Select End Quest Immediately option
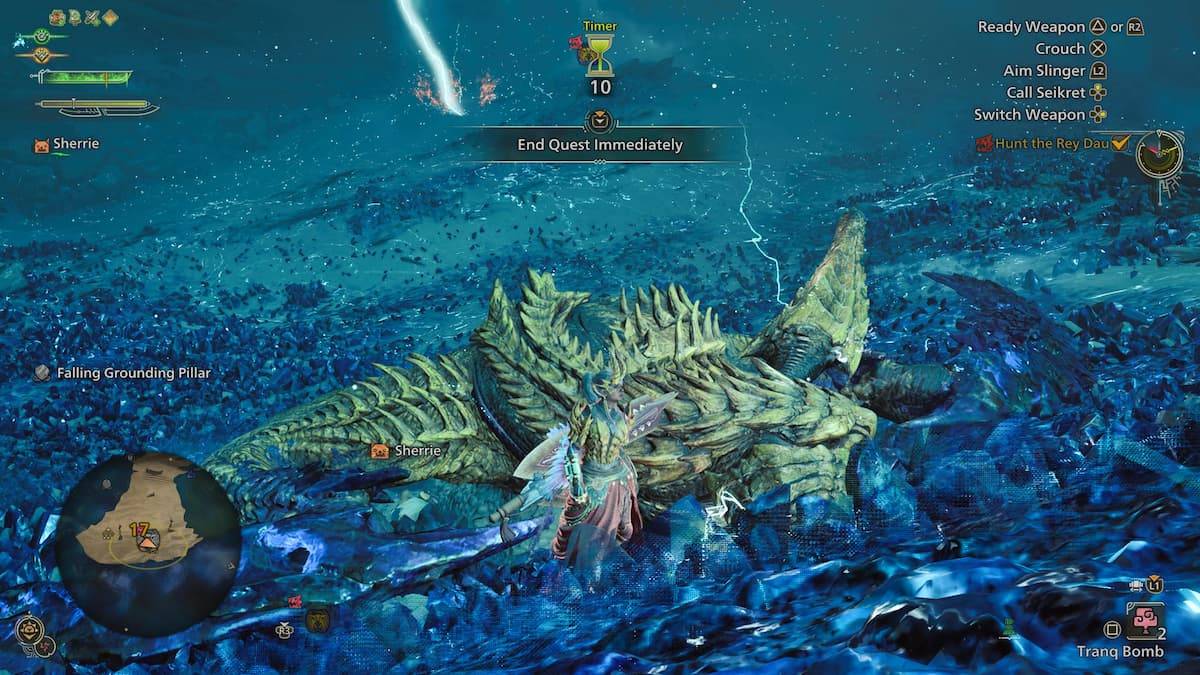Viewport: 1200px width, 675px height. pyautogui.click(x=599, y=144)
